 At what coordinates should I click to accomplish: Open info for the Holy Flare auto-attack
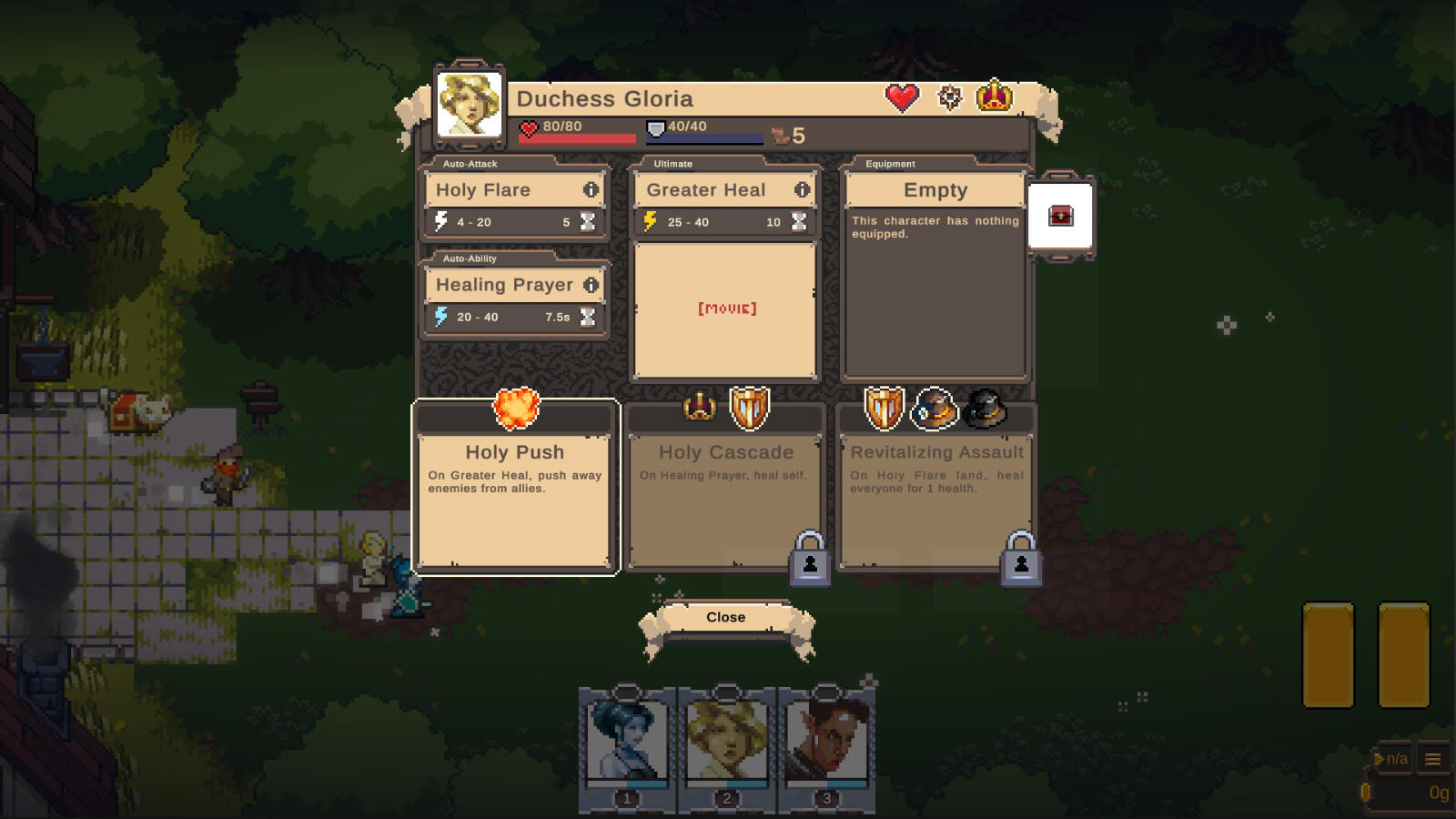tap(591, 190)
